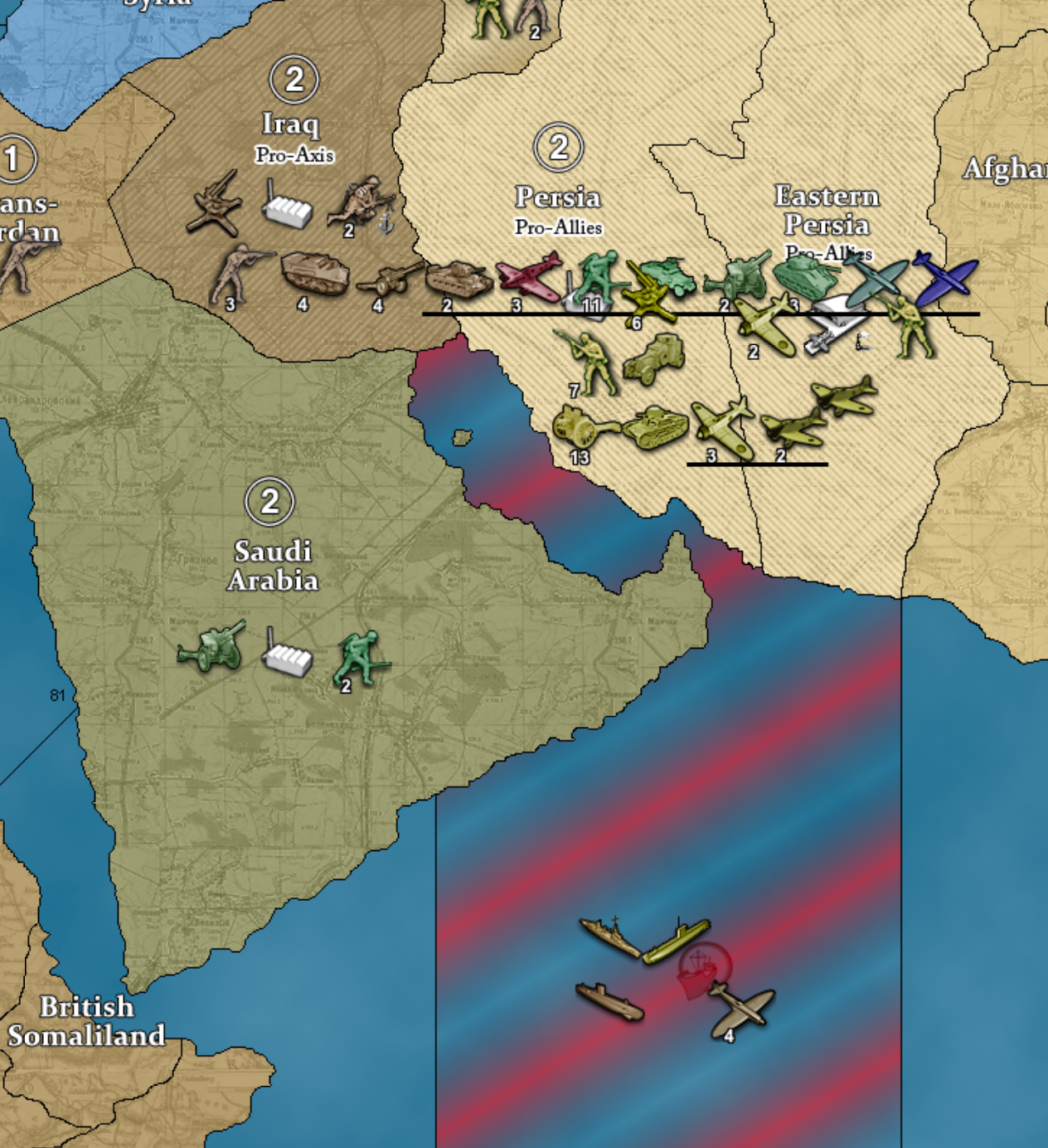This screenshot has width=1048, height=1148.
Task: Pick the tan destroyer in the sea zone
Action: pyautogui.click(x=609, y=934)
